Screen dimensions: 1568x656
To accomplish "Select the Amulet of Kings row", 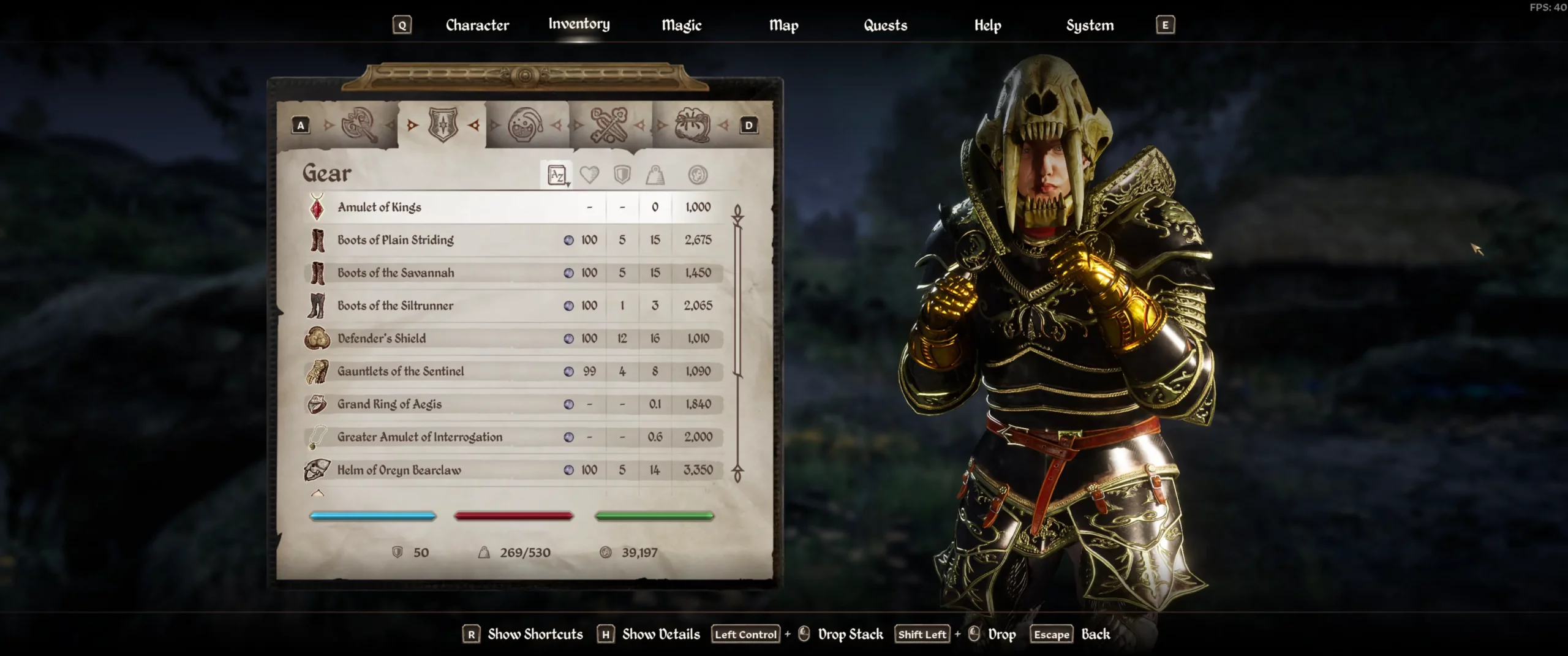I will 380,207.
